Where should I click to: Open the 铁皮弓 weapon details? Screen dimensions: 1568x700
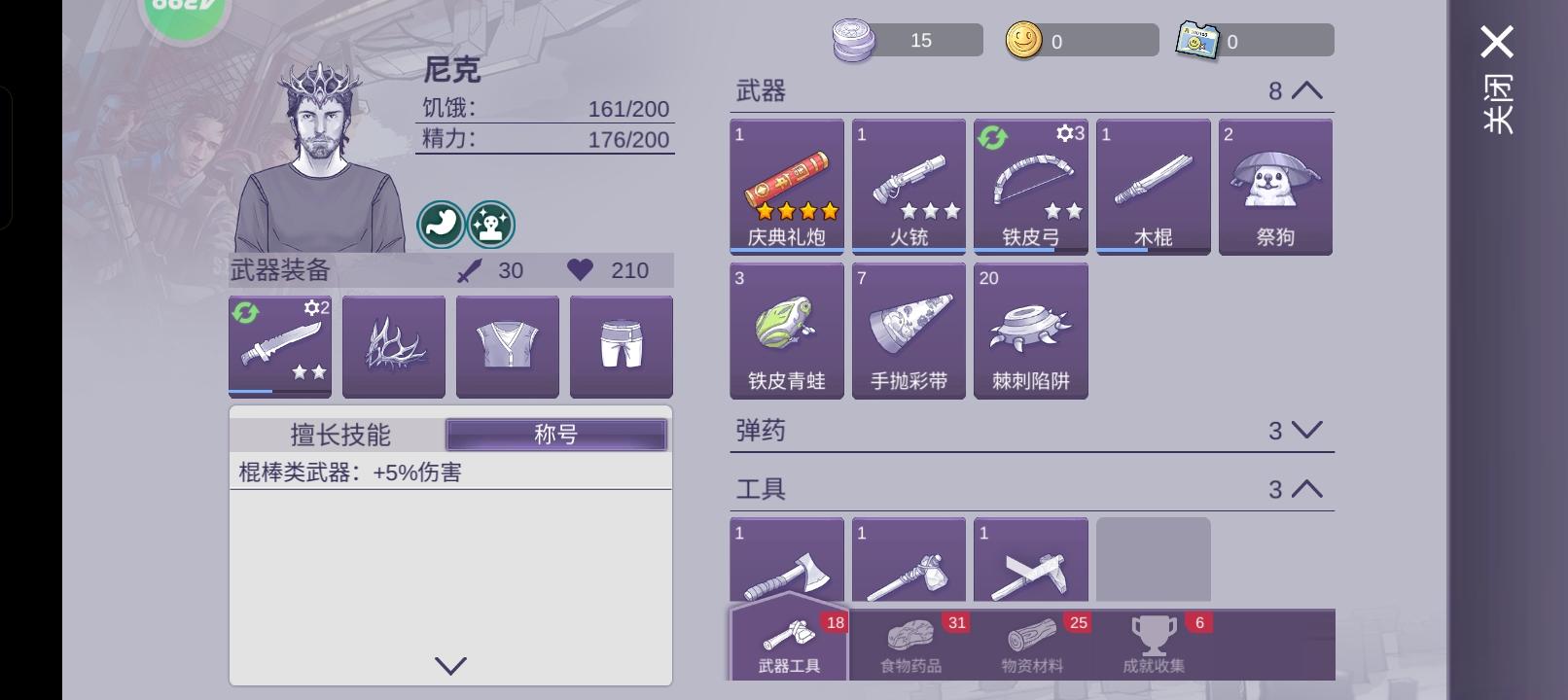tap(1030, 185)
